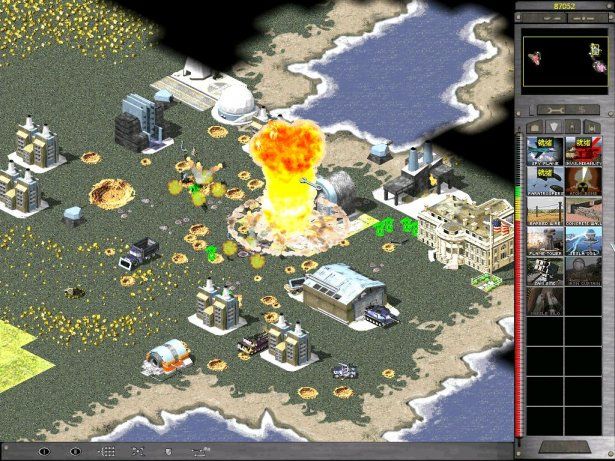Switch to the last build category tab
The image size is (615, 461).
pos(594,127)
